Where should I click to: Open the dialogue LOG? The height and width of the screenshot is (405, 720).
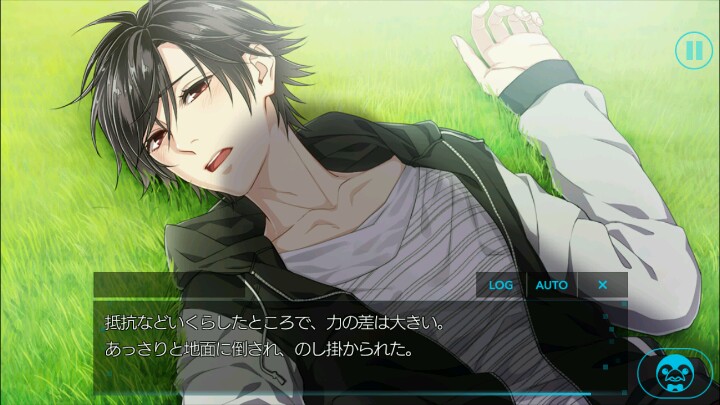pyautogui.click(x=500, y=285)
